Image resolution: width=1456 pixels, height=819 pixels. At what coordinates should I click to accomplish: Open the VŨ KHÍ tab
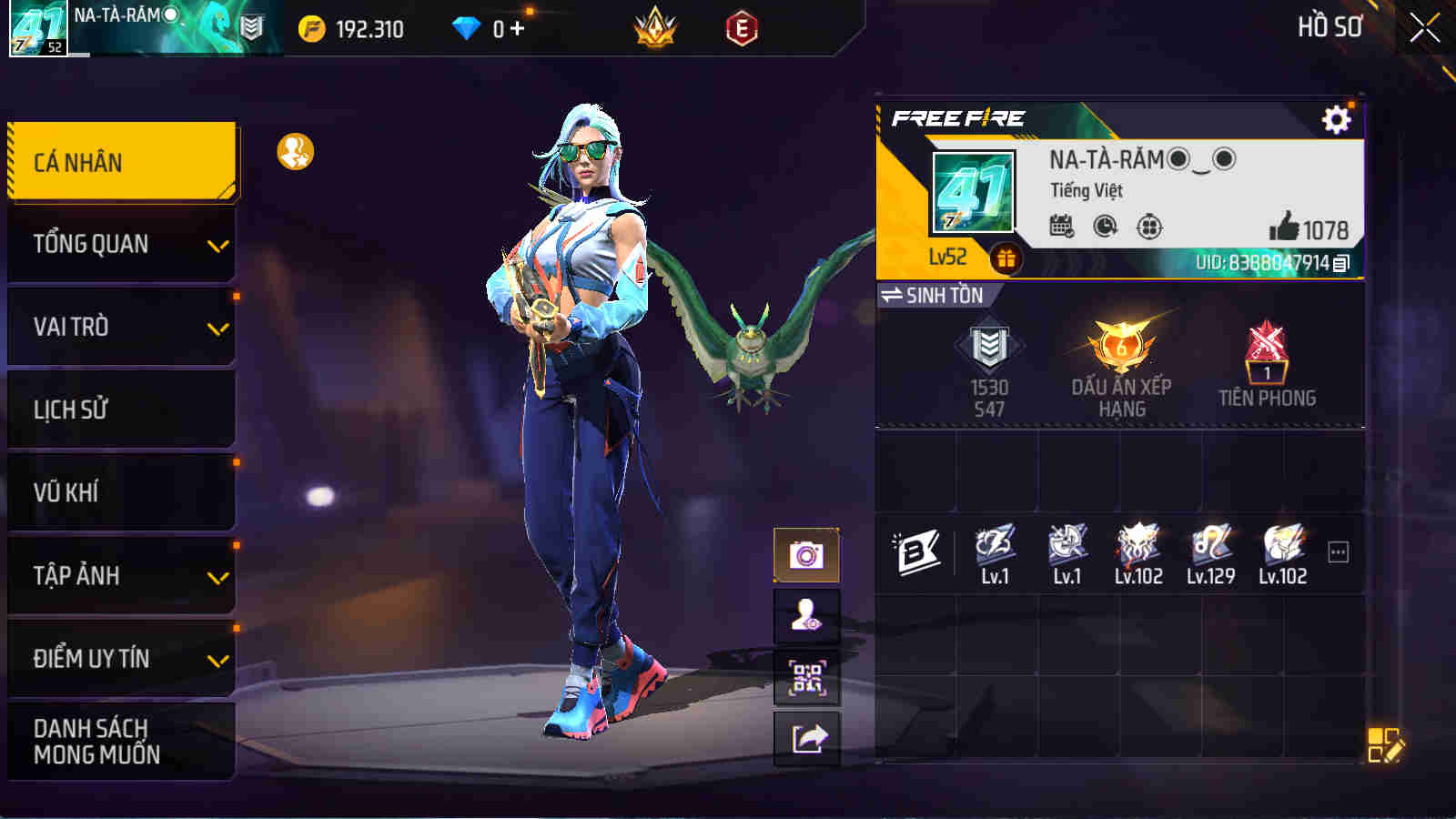[x=118, y=492]
